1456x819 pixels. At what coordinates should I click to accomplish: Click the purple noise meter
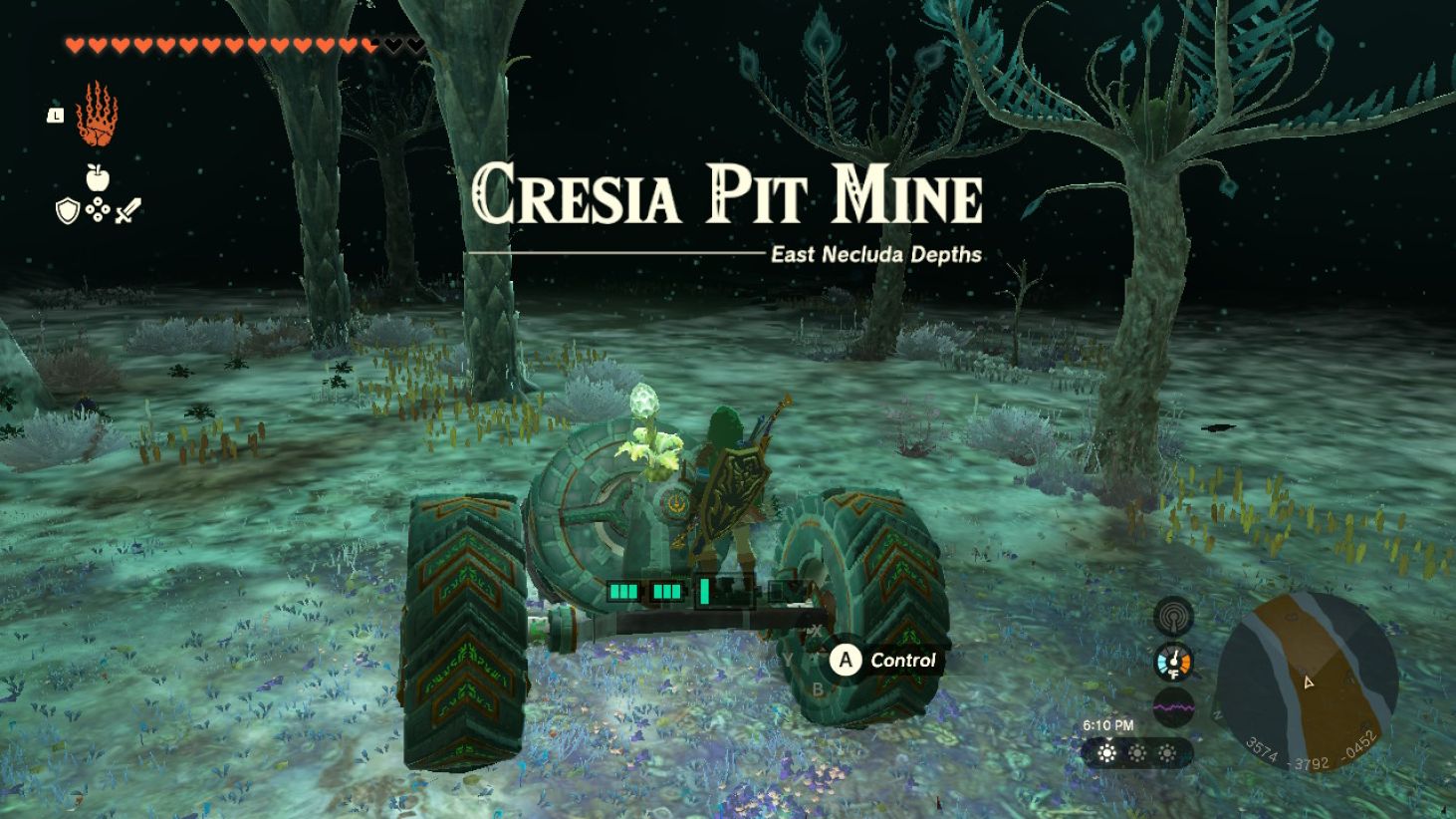(x=1173, y=707)
